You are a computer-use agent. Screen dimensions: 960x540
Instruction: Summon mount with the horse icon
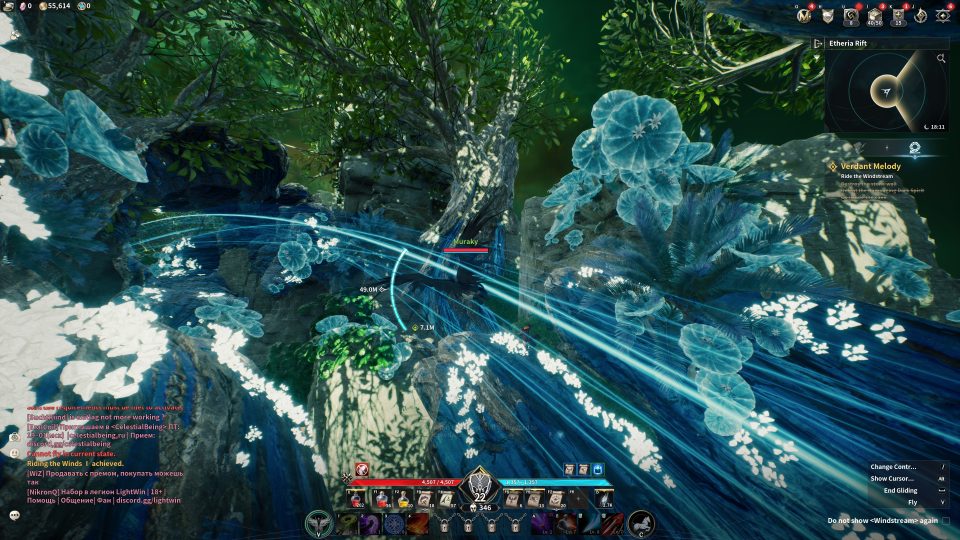click(639, 523)
